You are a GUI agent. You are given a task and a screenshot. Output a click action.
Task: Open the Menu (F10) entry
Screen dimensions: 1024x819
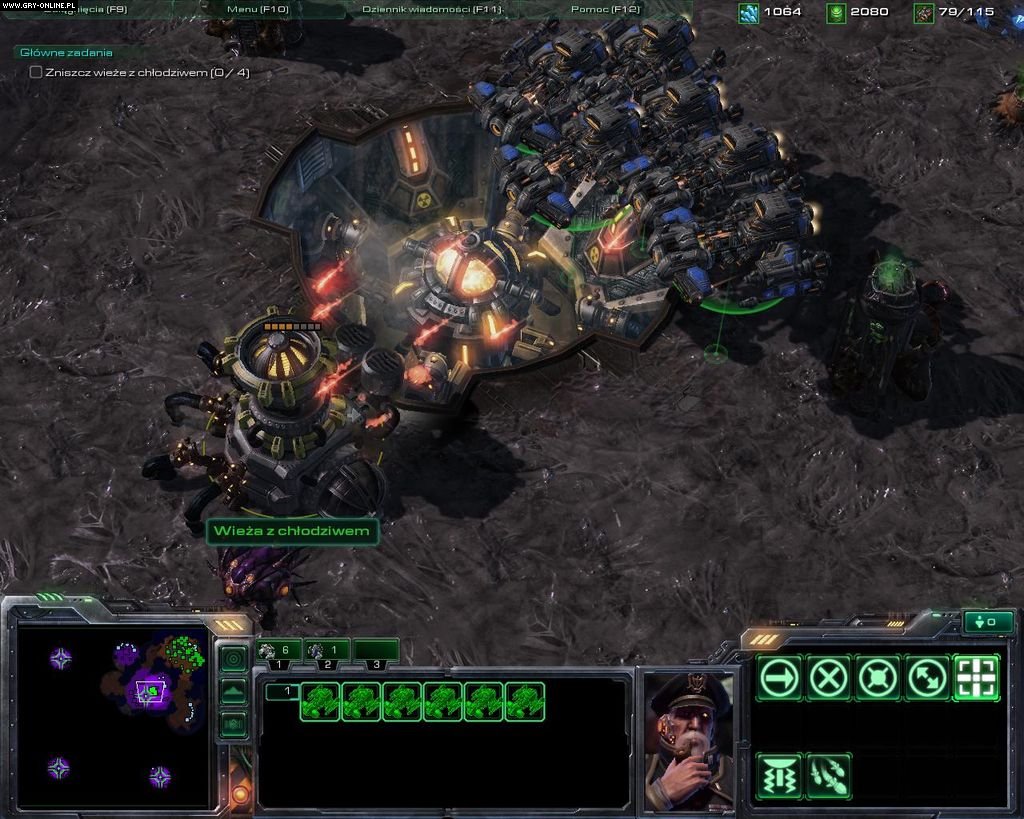point(257,9)
